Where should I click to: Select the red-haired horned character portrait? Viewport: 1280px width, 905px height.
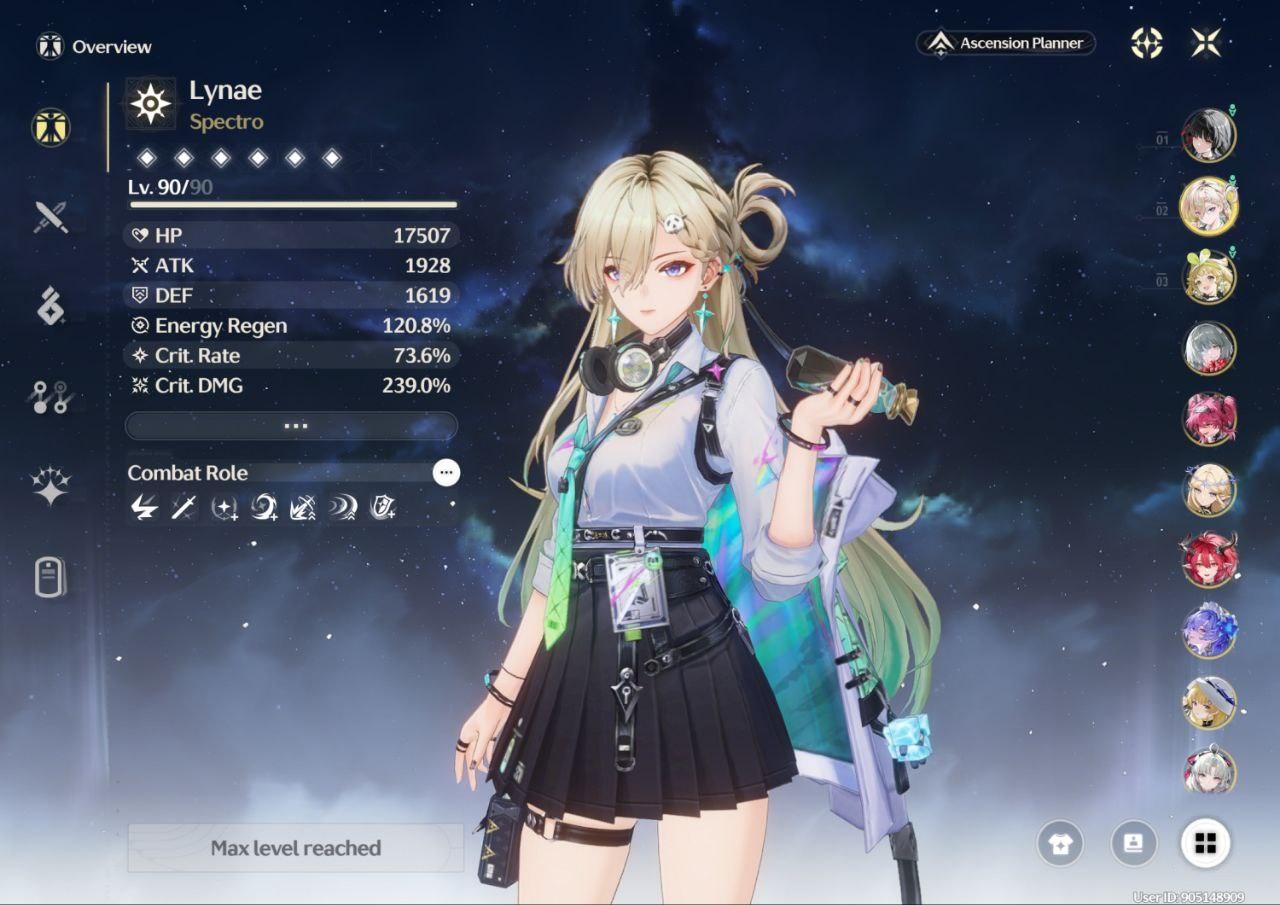1209,561
